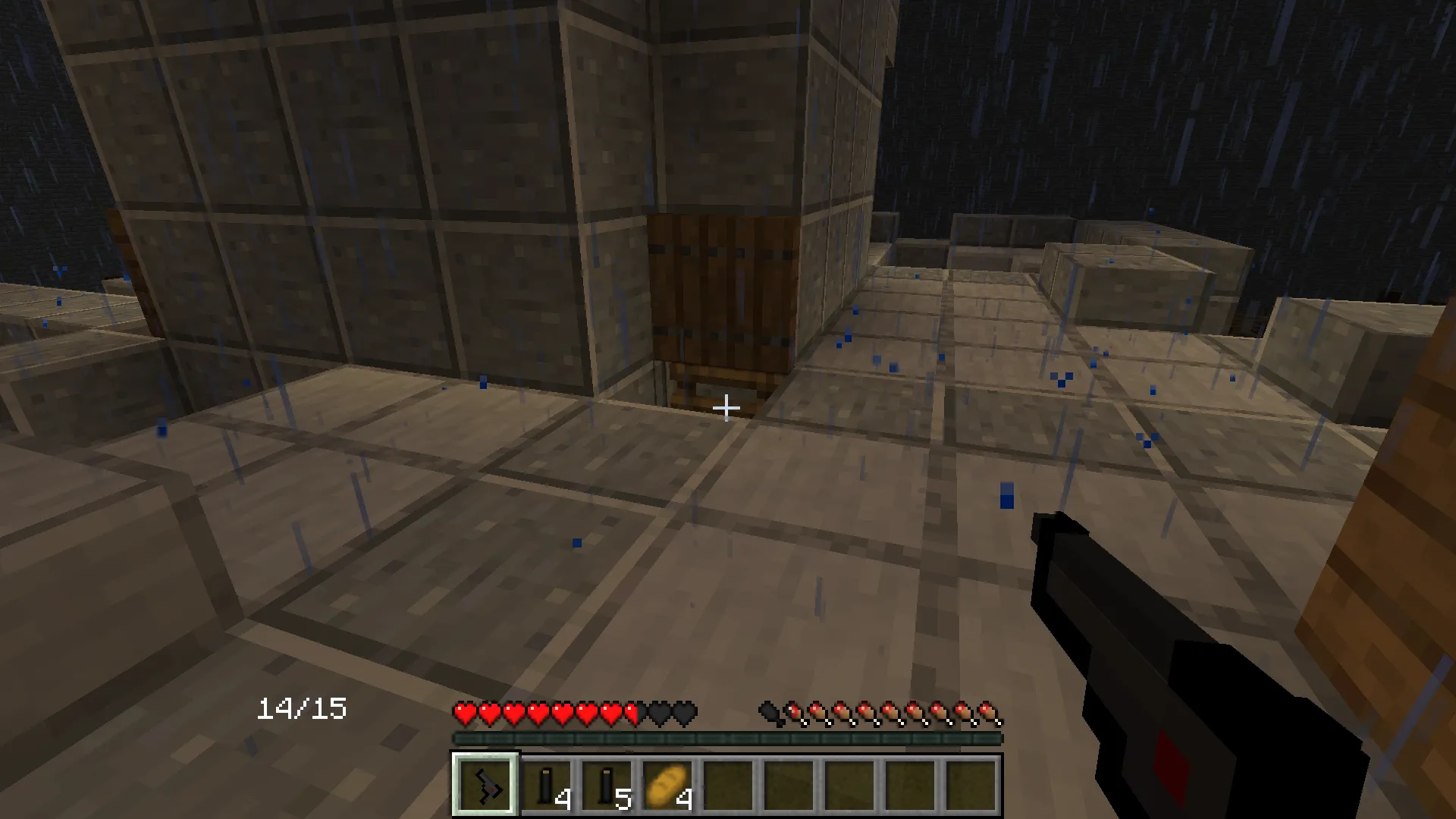Click the crosshair at screen center

pos(726,408)
